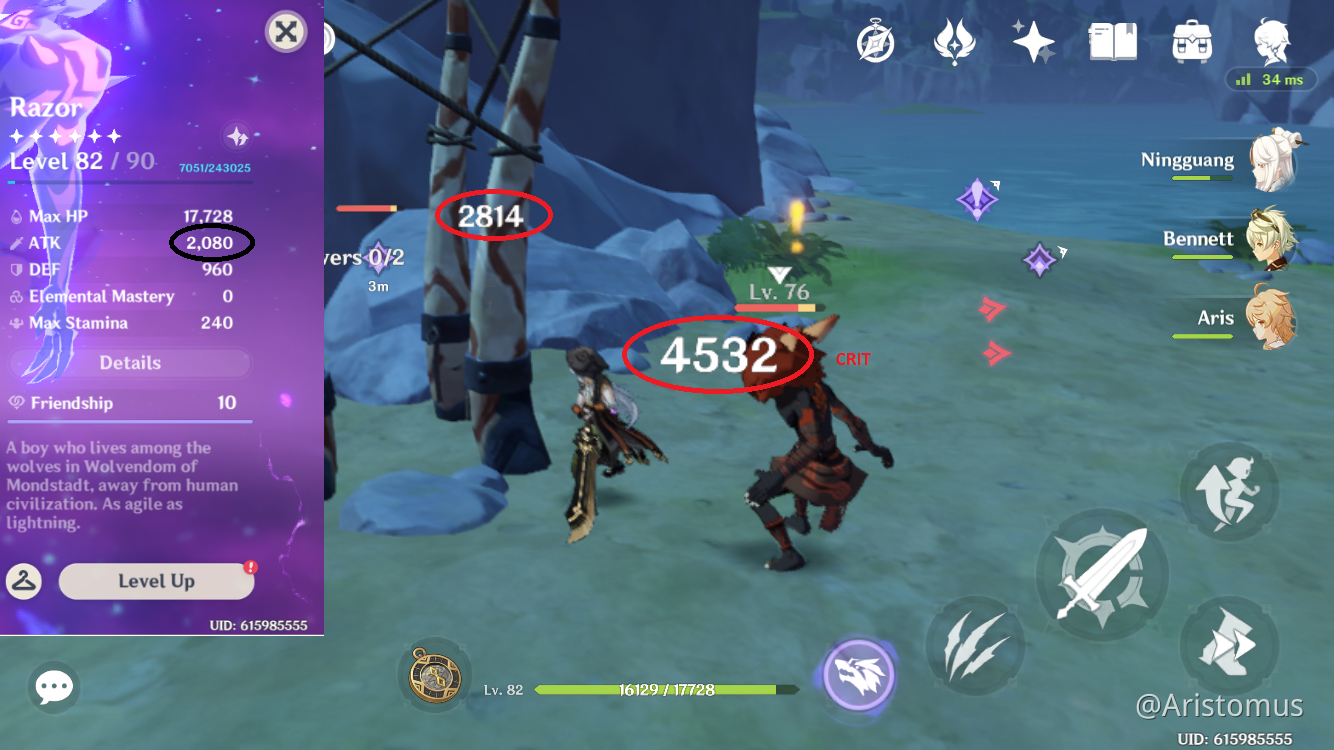This screenshot has height=750, width=1334.
Task: Open the chat bubble icon
Action: pyautogui.click(x=54, y=686)
